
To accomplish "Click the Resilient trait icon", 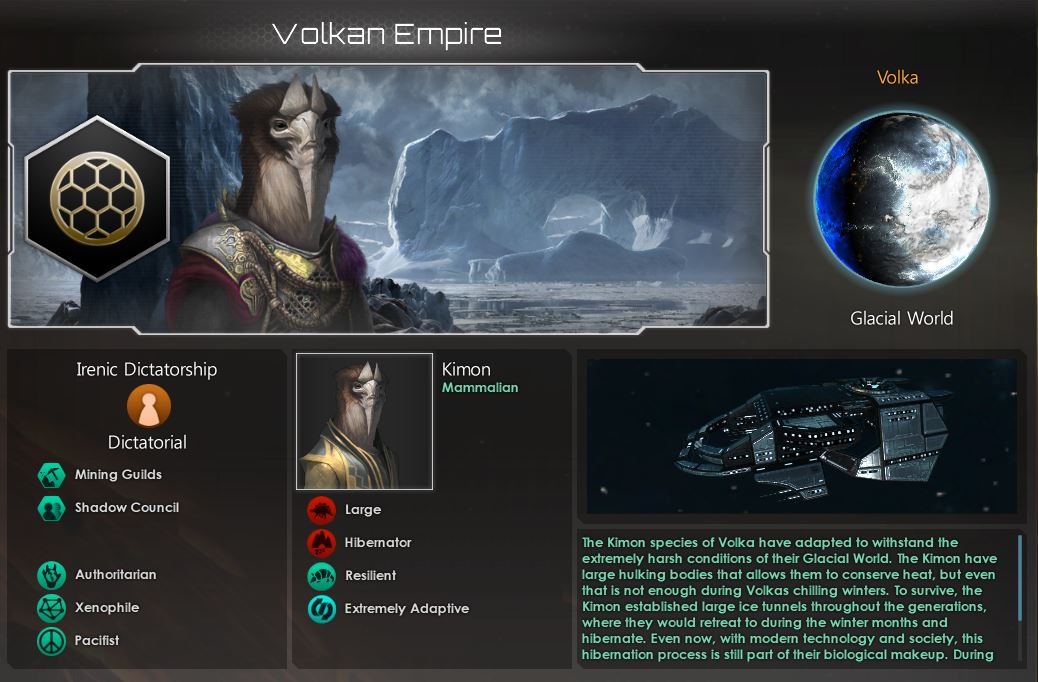I will tap(321, 576).
